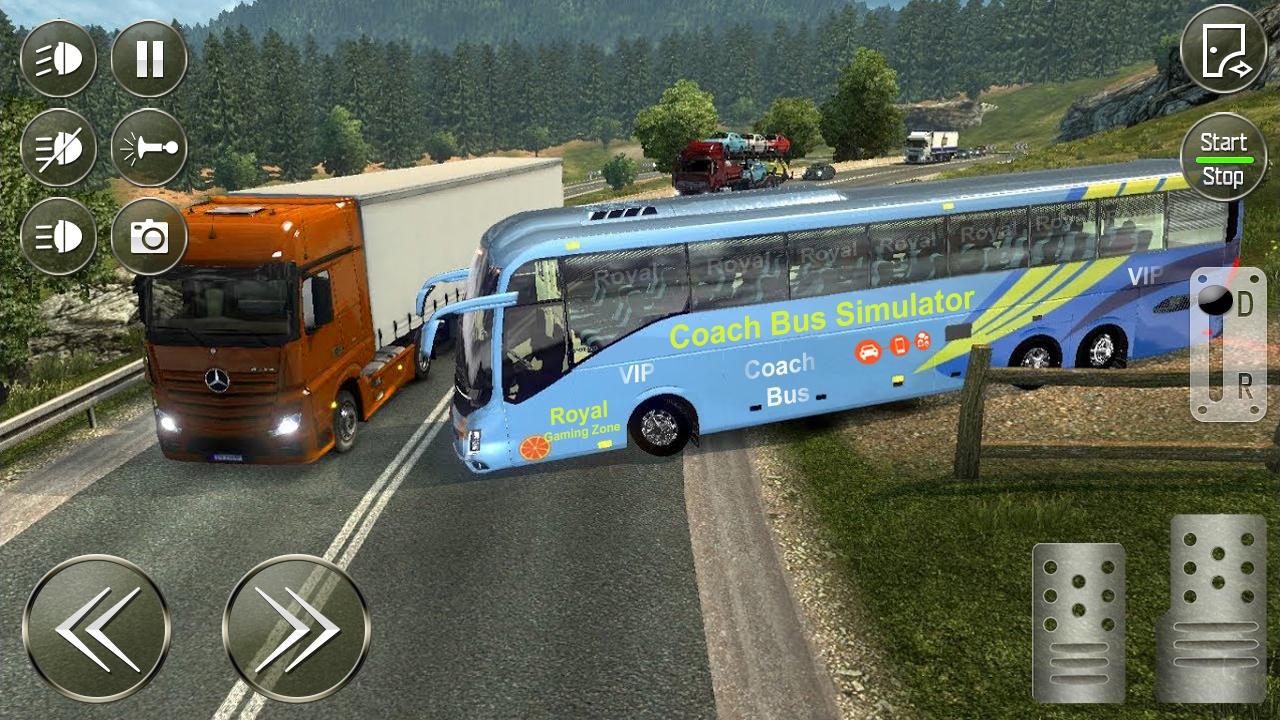Steer left with the left arrow
The width and height of the screenshot is (1280, 720).
tap(96, 628)
